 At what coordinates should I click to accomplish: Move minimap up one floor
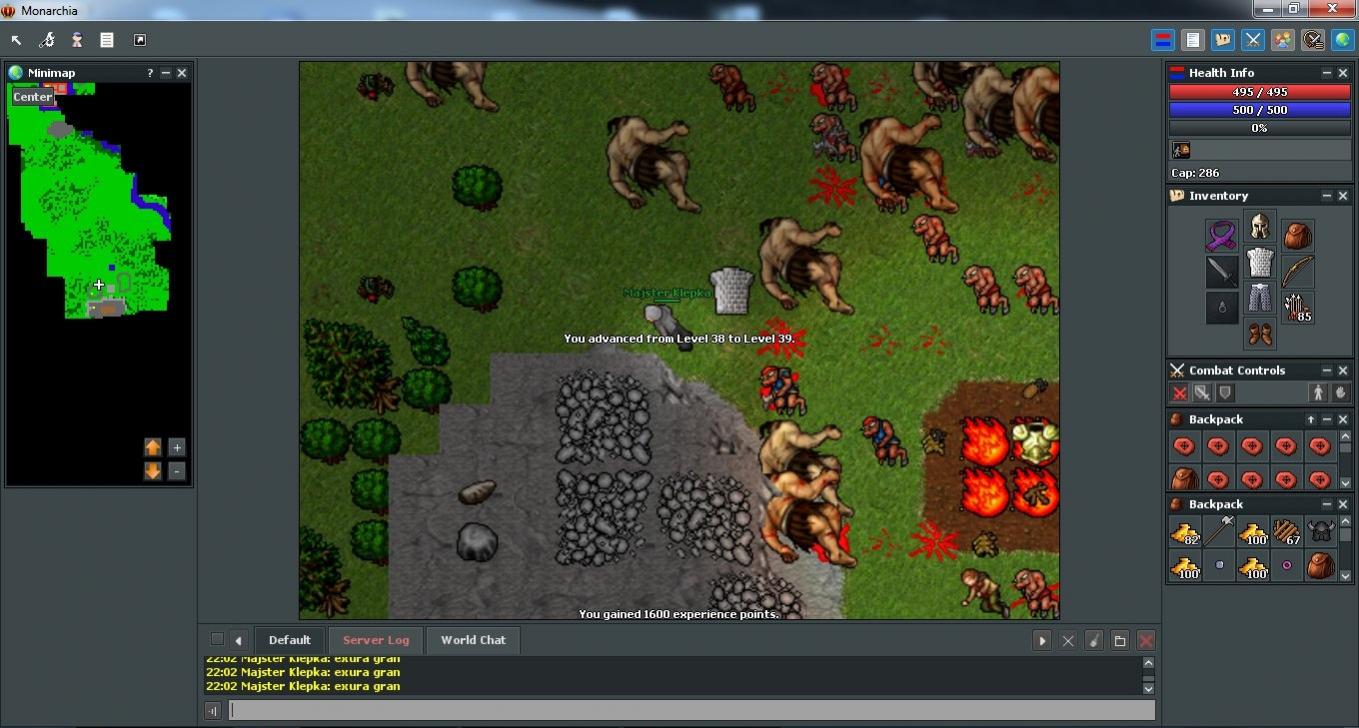[152, 447]
